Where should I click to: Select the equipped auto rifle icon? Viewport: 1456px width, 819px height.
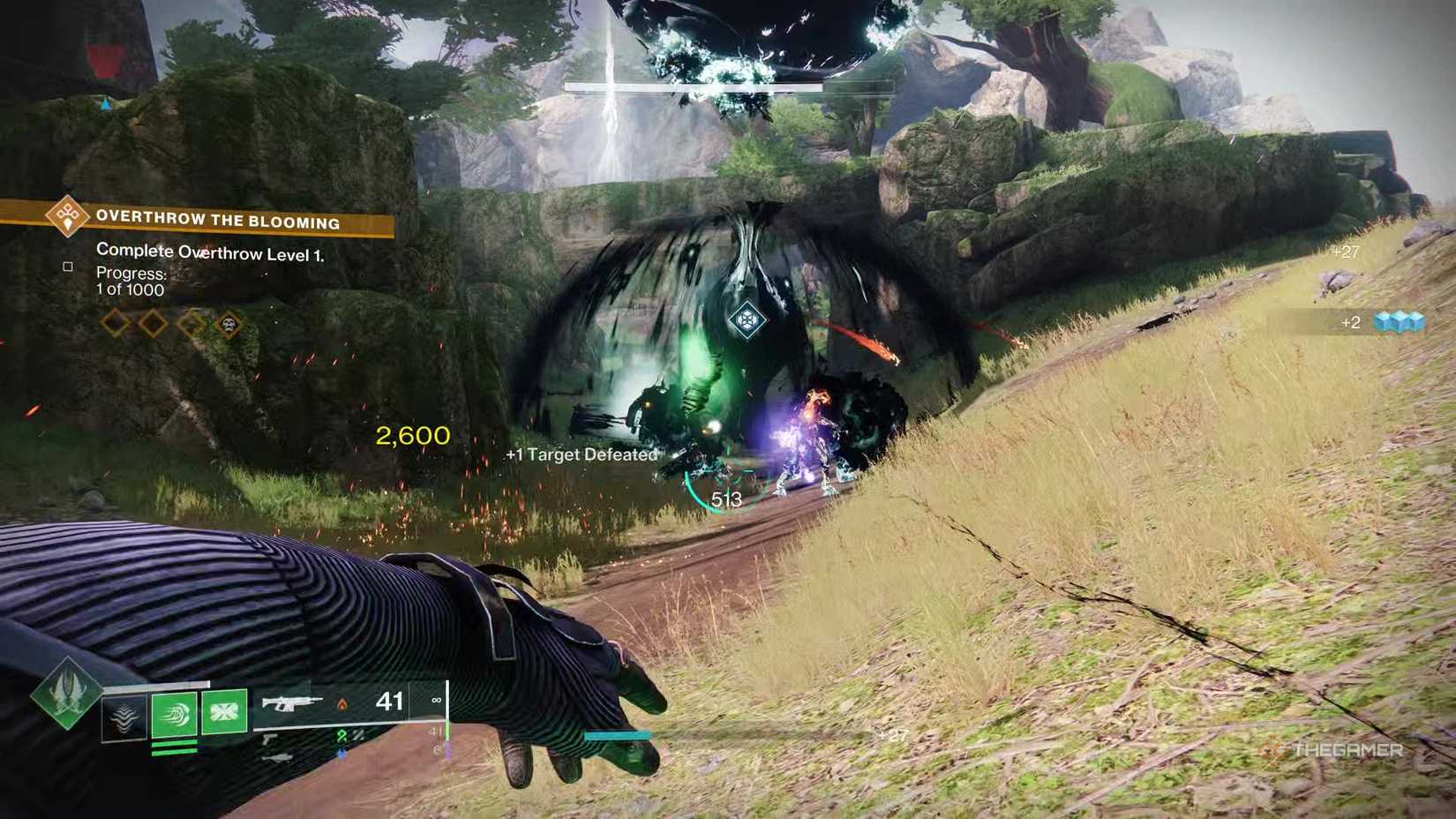[x=292, y=704]
